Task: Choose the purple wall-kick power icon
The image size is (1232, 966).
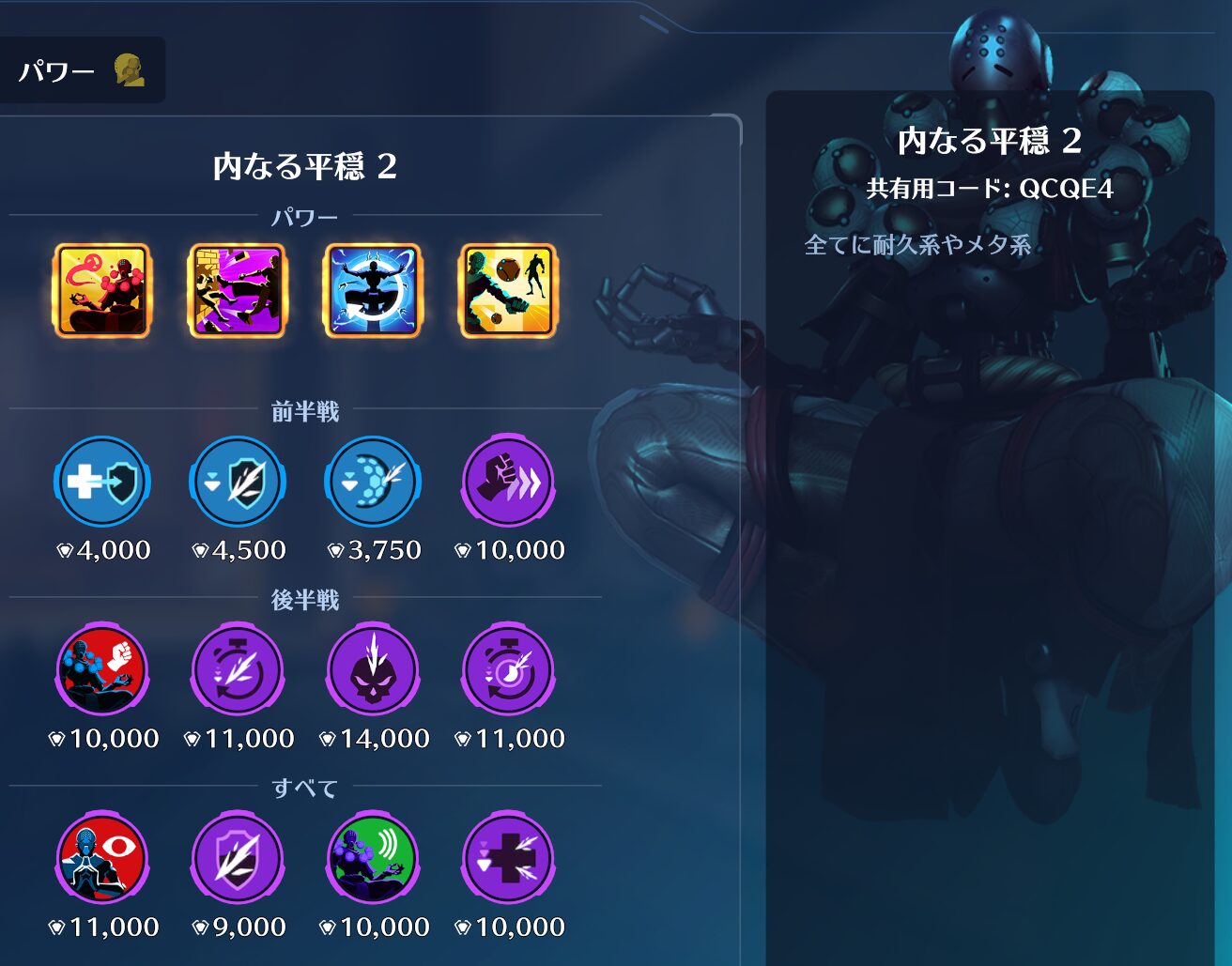Action: point(238,290)
